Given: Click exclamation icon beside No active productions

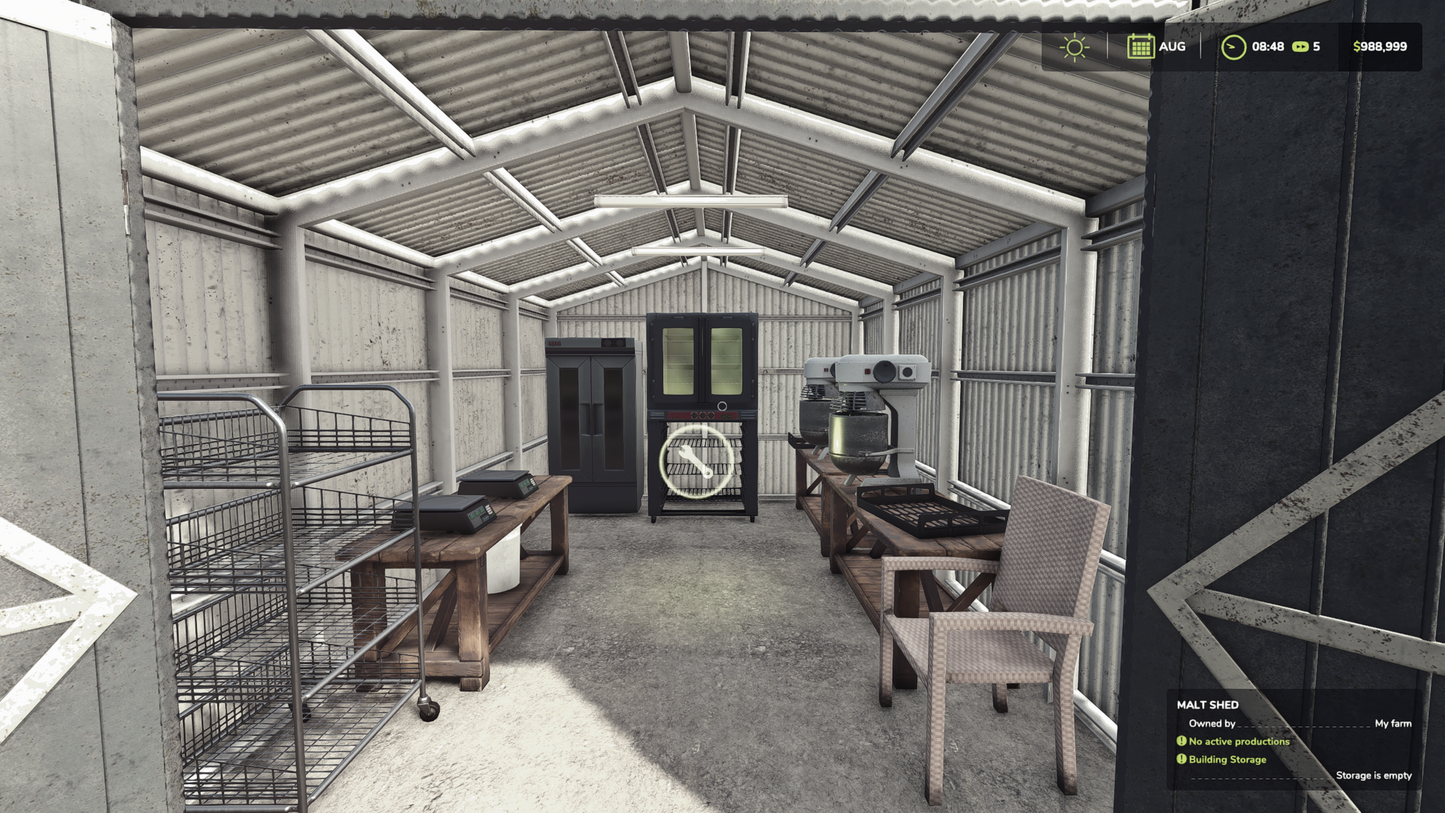Looking at the screenshot, I should pyautogui.click(x=1181, y=741).
